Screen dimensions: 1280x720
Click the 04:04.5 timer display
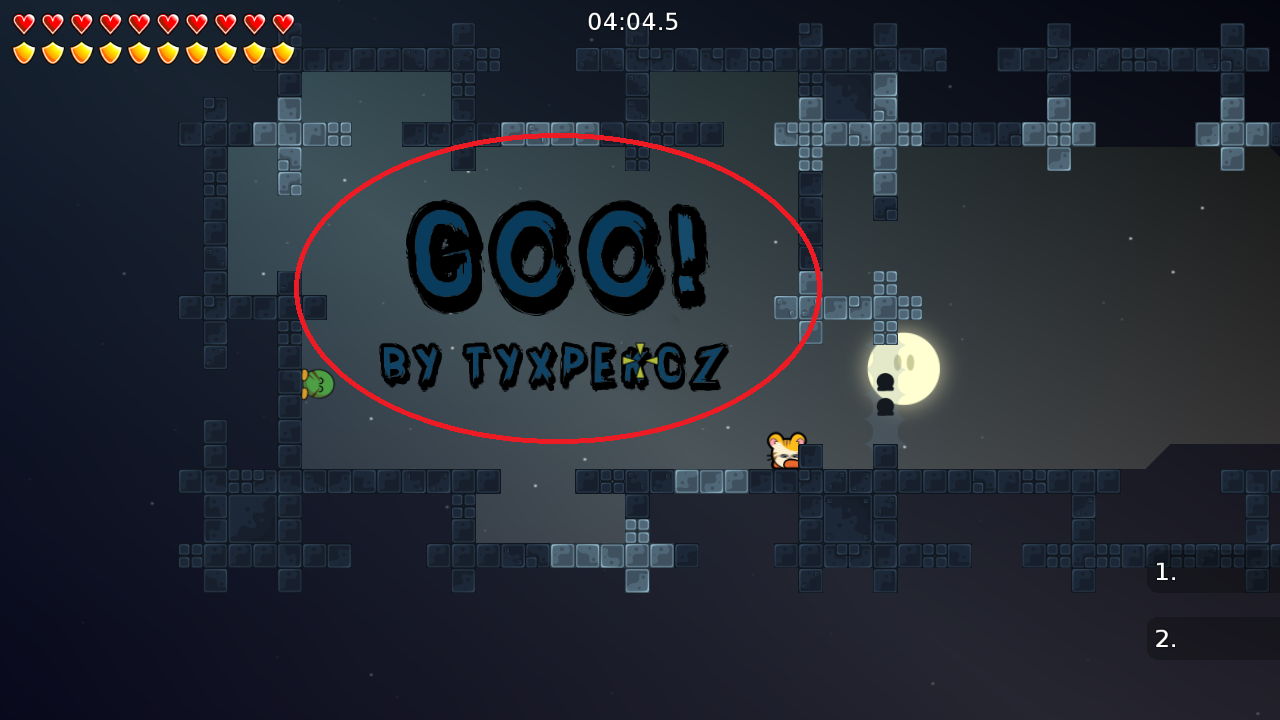pyautogui.click(x=635, y=21)
